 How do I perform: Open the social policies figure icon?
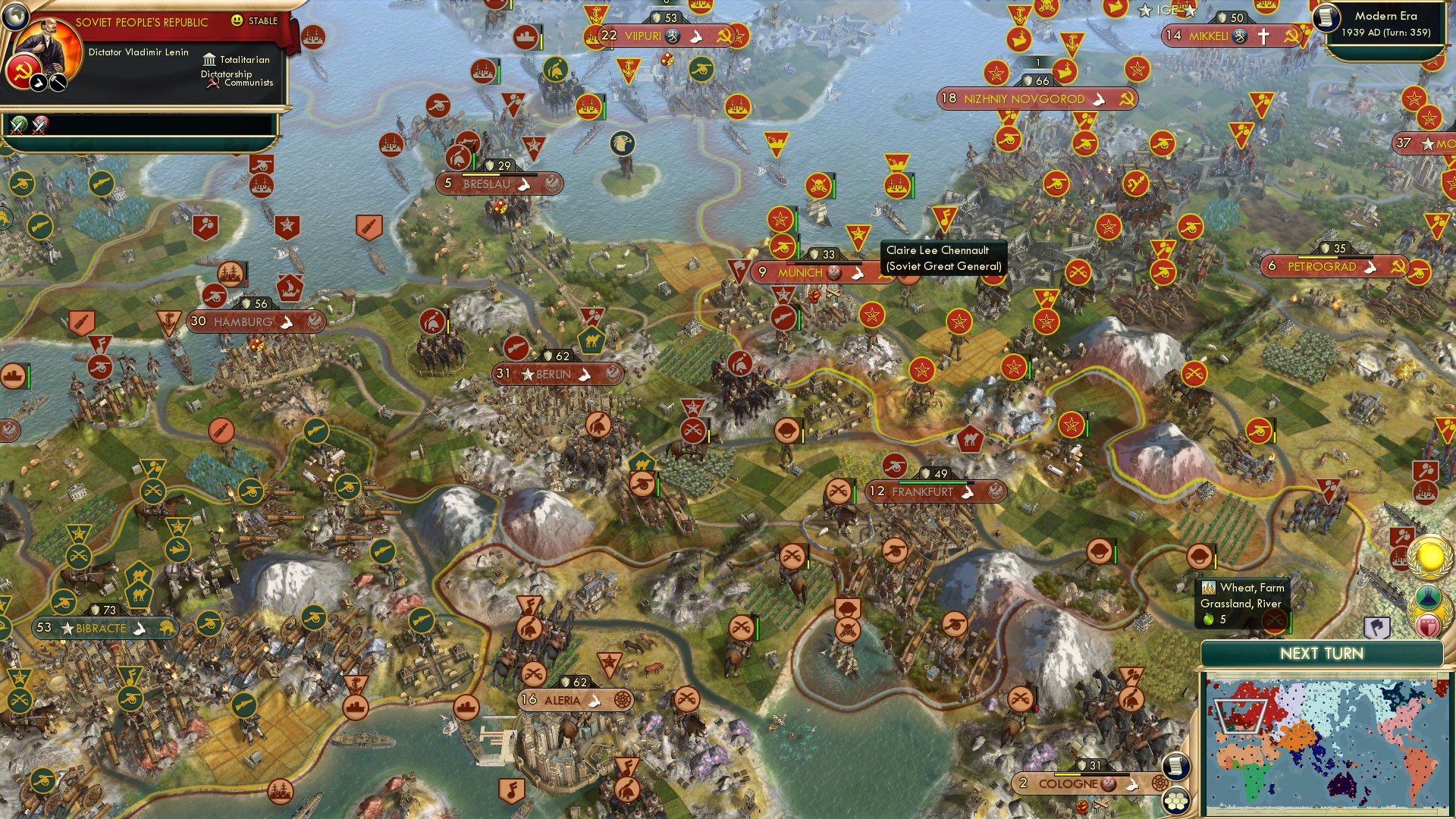(1429, 597)
